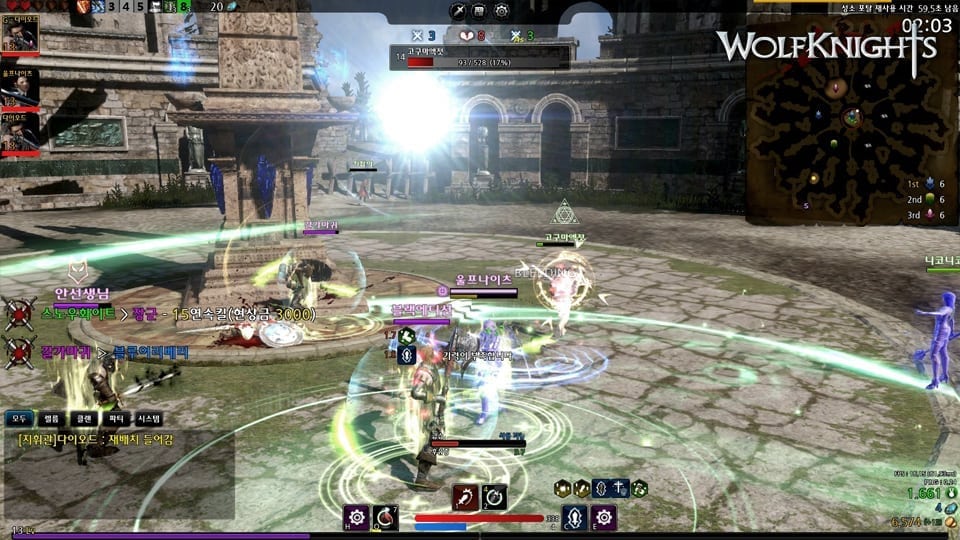Screen dimensions: 960x540
Task: Use the circular bomb skill on key 2
Action: pos(494,497)
